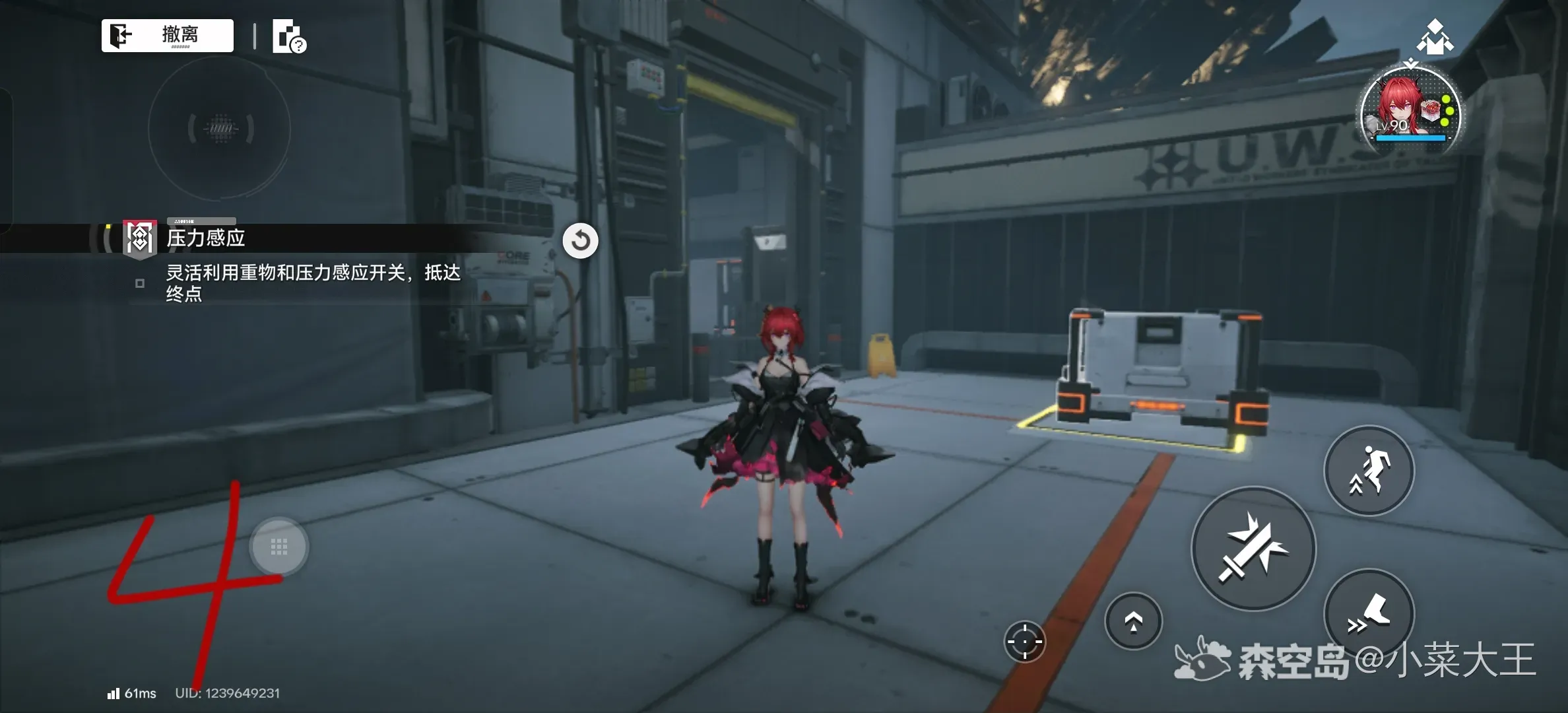Select the 压力感应 objective tracker
The image size is (1568, 713).
(205, 238)
